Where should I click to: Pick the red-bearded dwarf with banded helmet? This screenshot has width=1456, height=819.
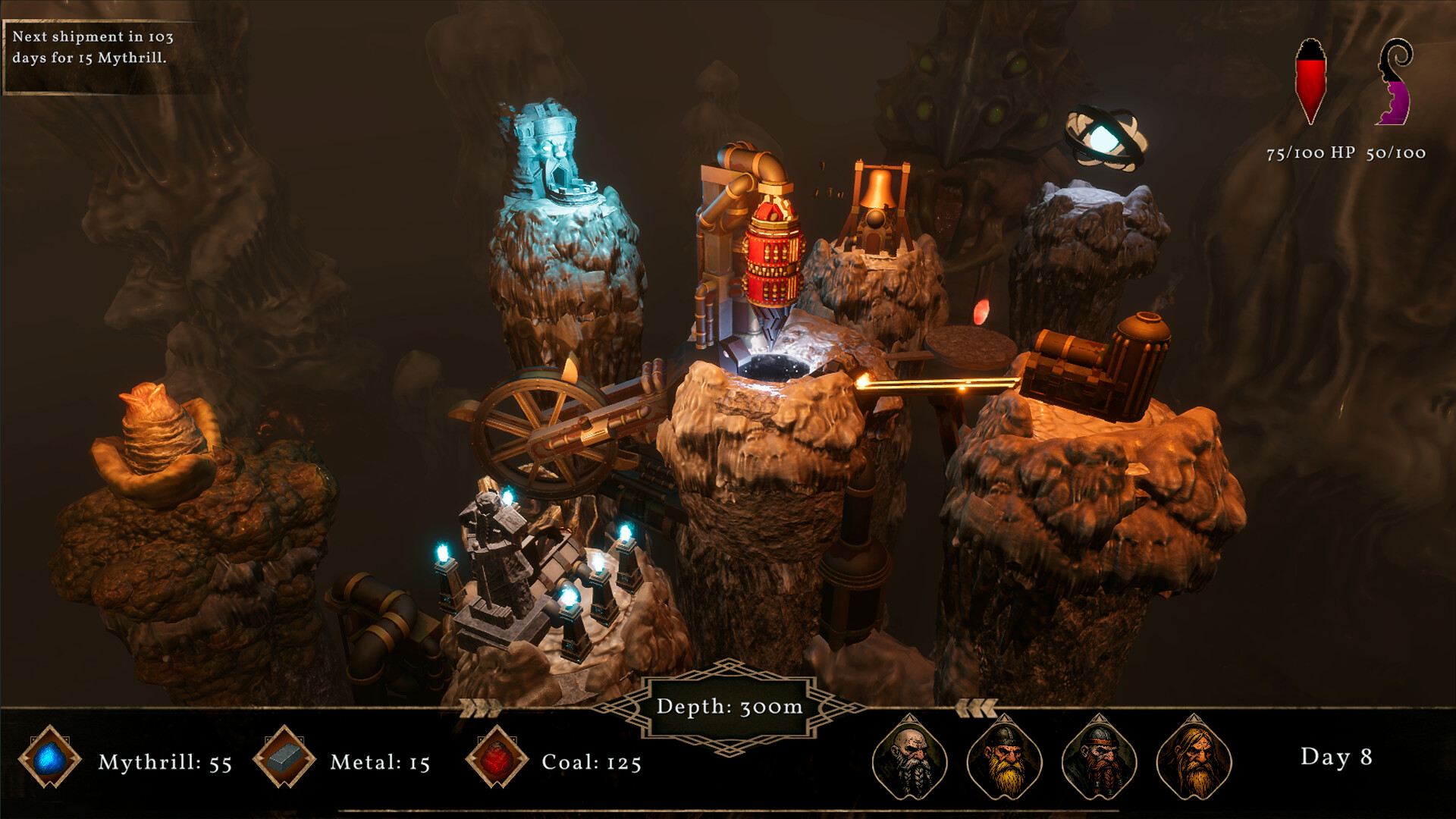[1099, 758]
